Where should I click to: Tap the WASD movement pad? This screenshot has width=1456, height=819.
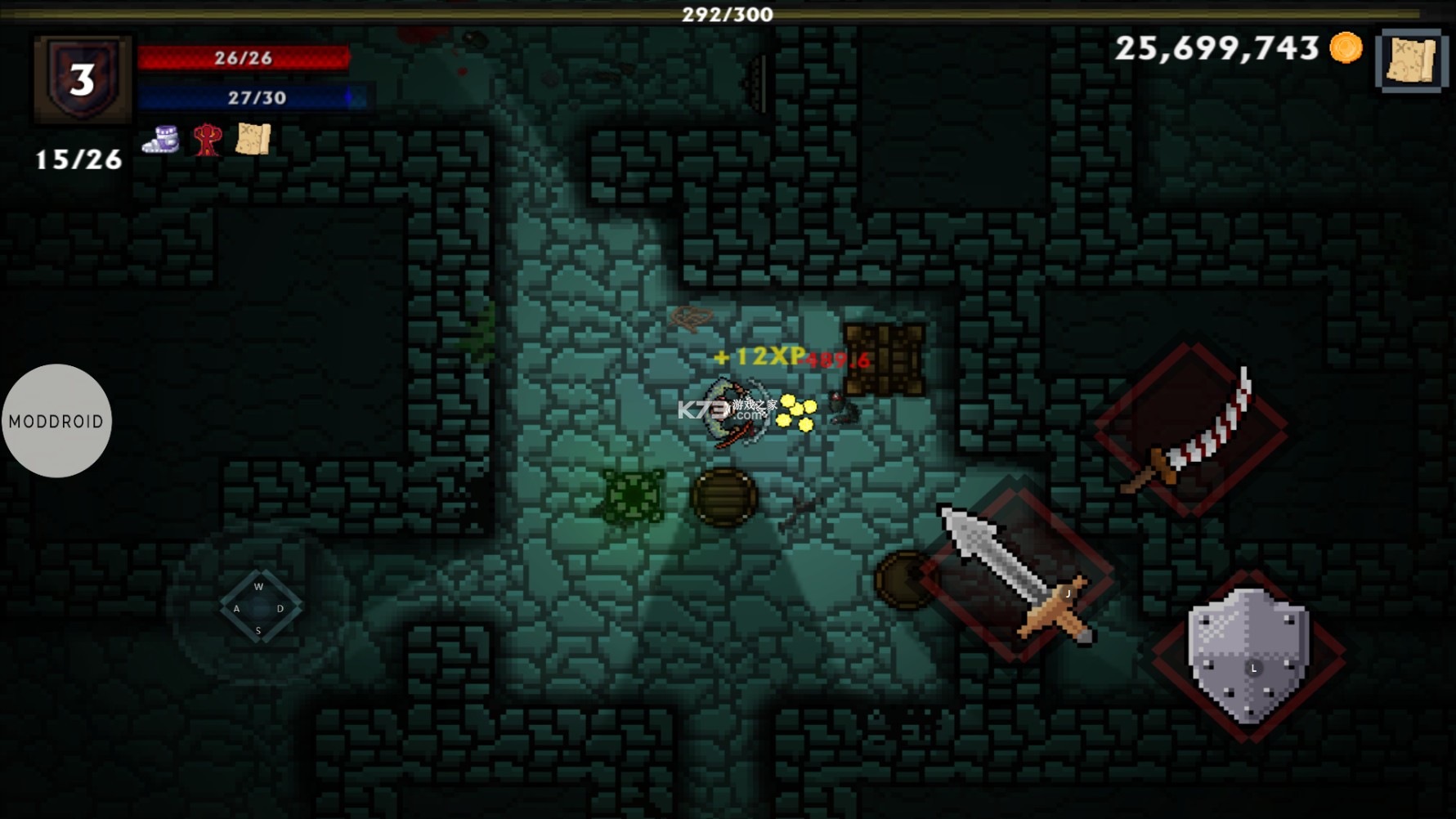coord(259,607)
